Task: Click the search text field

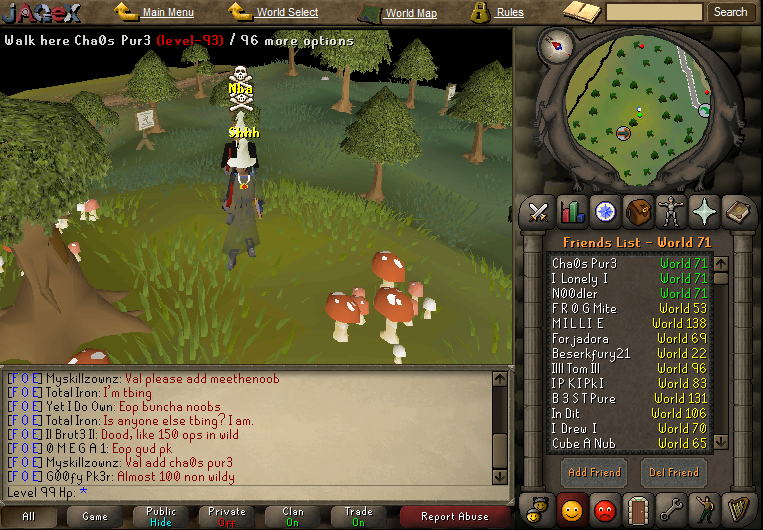Action: (x=654, y=12)
